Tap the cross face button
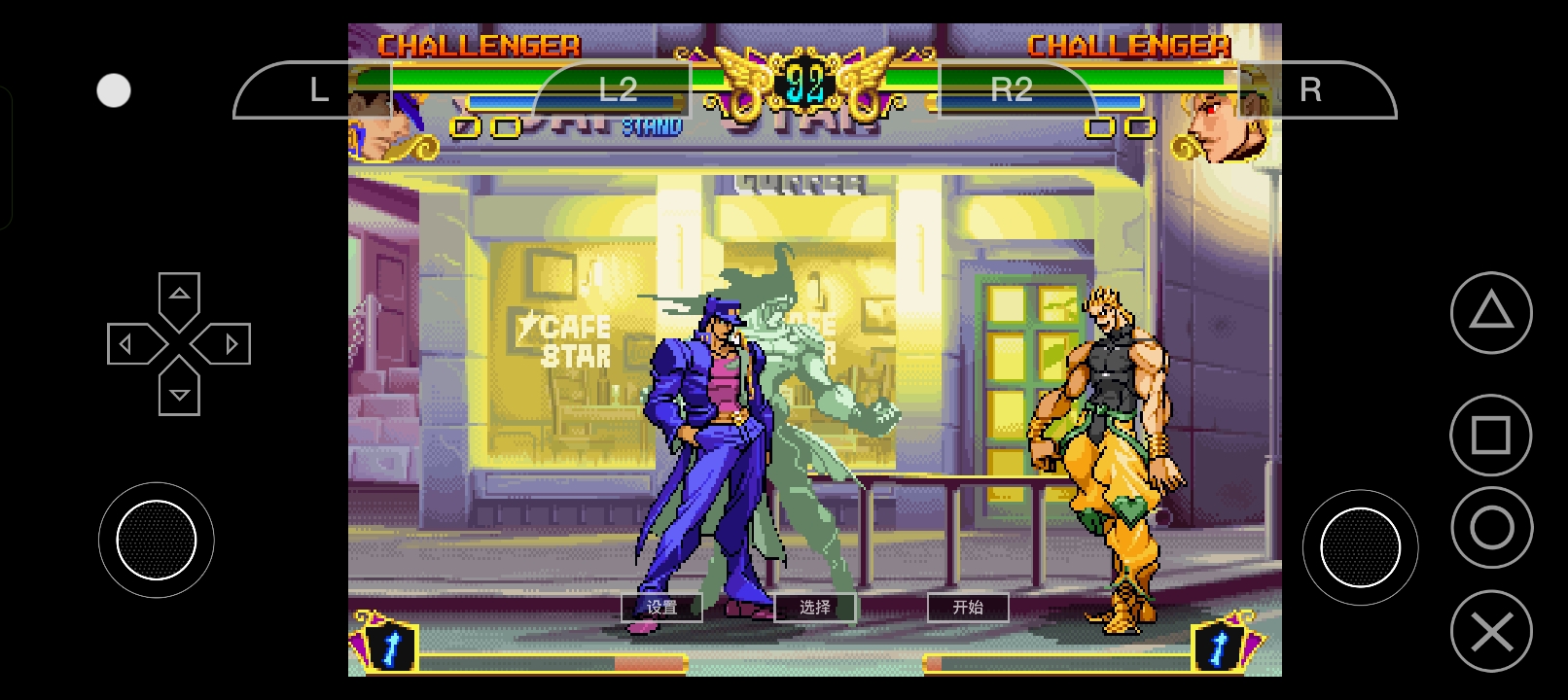Screen dimensions: 1568x700 tap(1491, 632)
